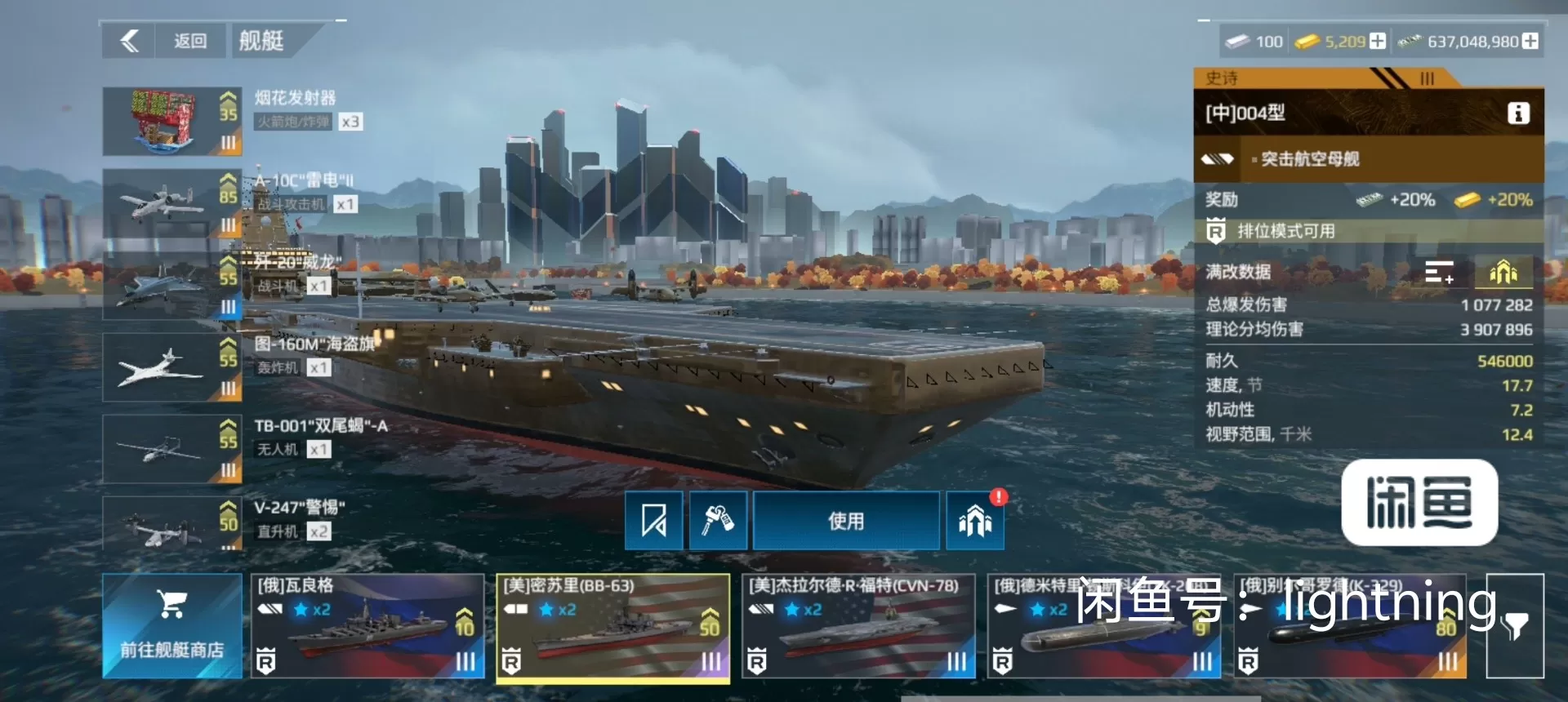The height and width of the screenshot is (702, 1568).
Task: Select the 密苏里 (BB-63) ship card
Action: (612, 626)
